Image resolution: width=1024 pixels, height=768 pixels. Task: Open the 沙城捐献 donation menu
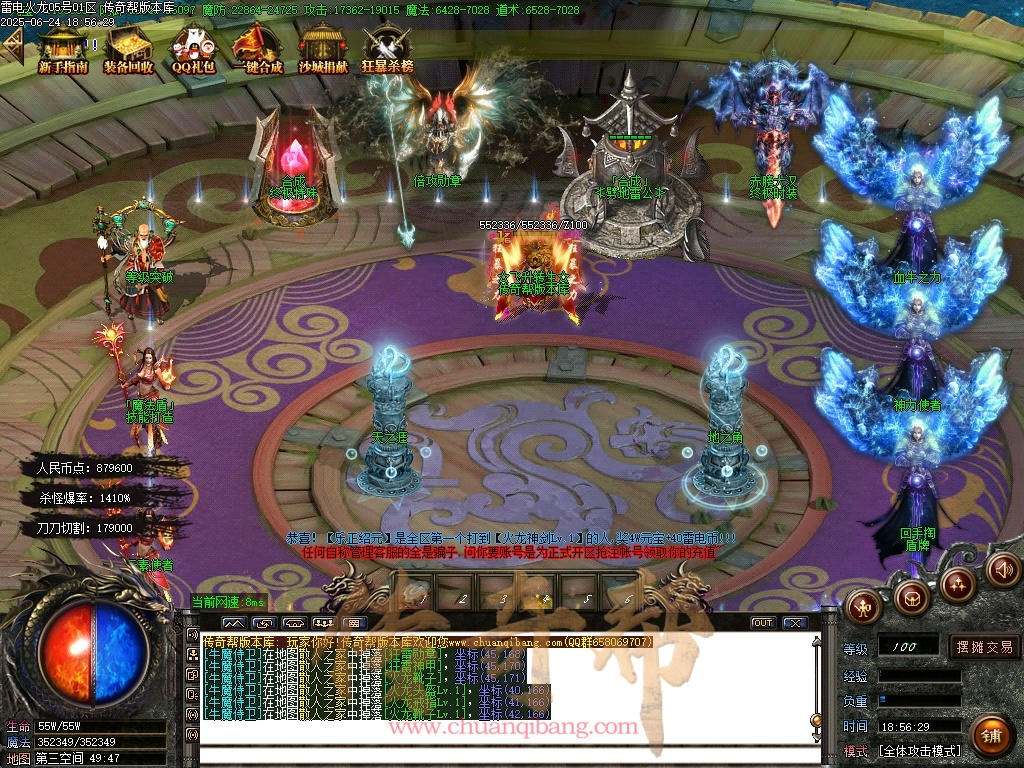pos(323,48)
